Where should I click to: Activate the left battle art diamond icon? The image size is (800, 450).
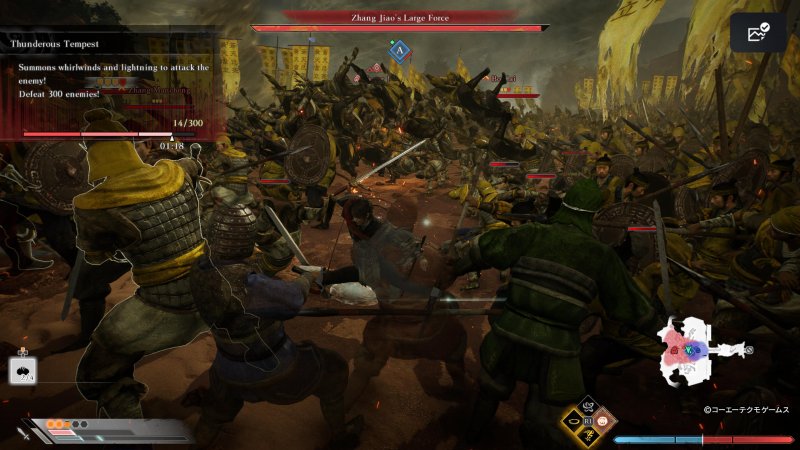(571, 422)
